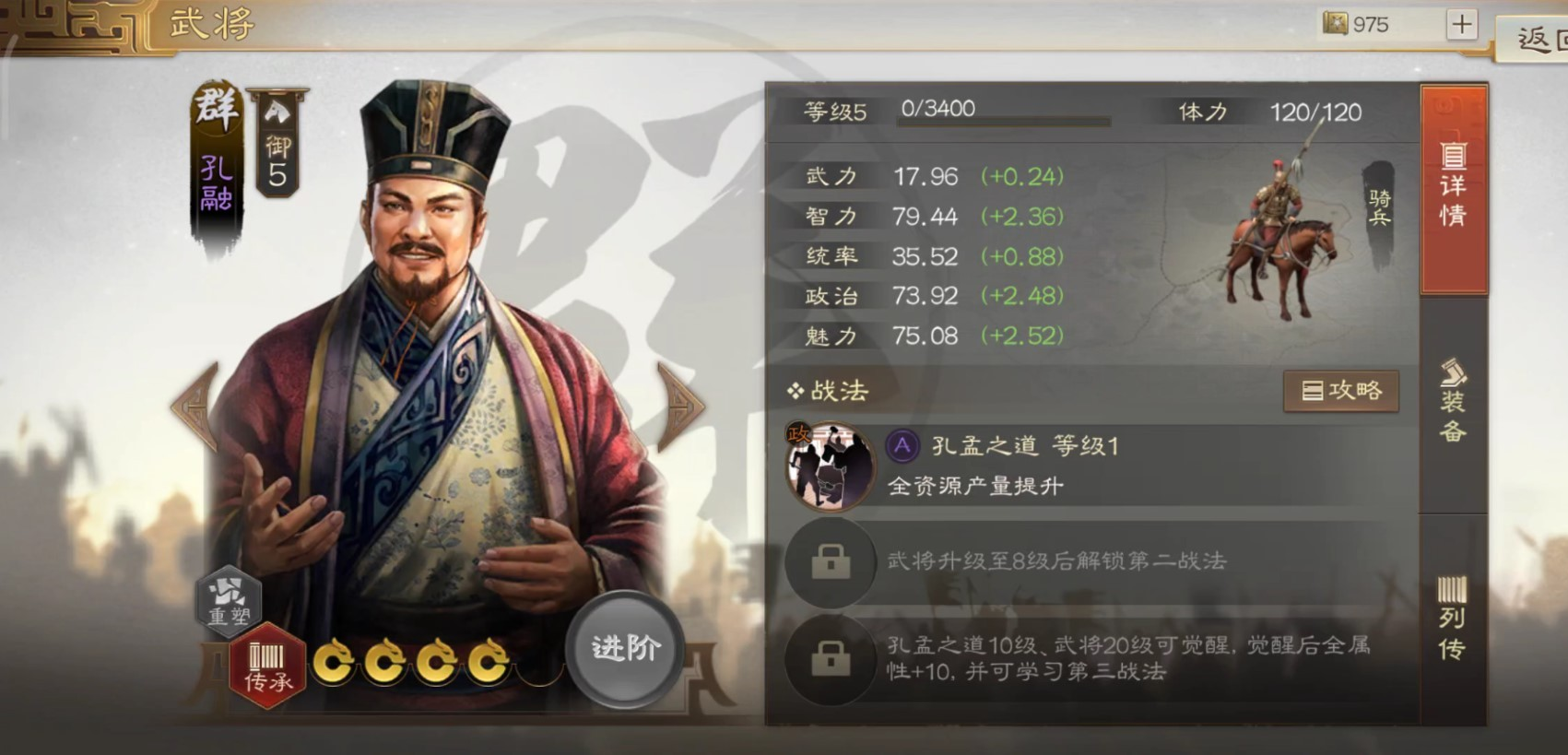The height and width of the screenshot is (755, 1568).
Task: Click the first gold seal under 传承
Action: pos(335,659)
